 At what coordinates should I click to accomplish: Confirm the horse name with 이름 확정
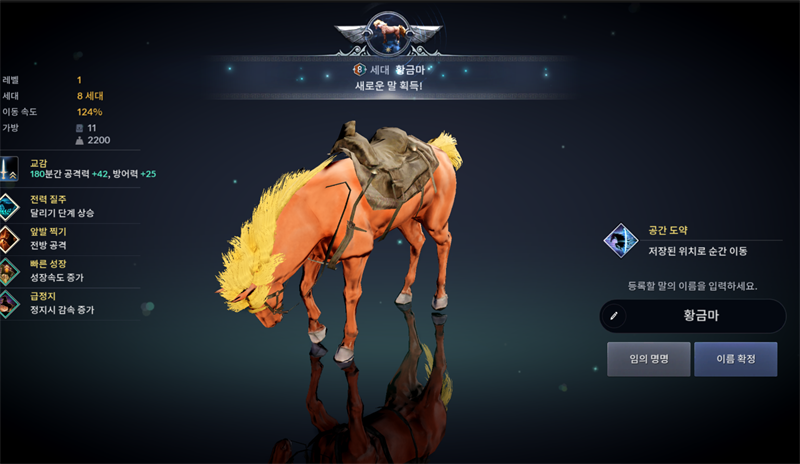[x=735, y=358]
